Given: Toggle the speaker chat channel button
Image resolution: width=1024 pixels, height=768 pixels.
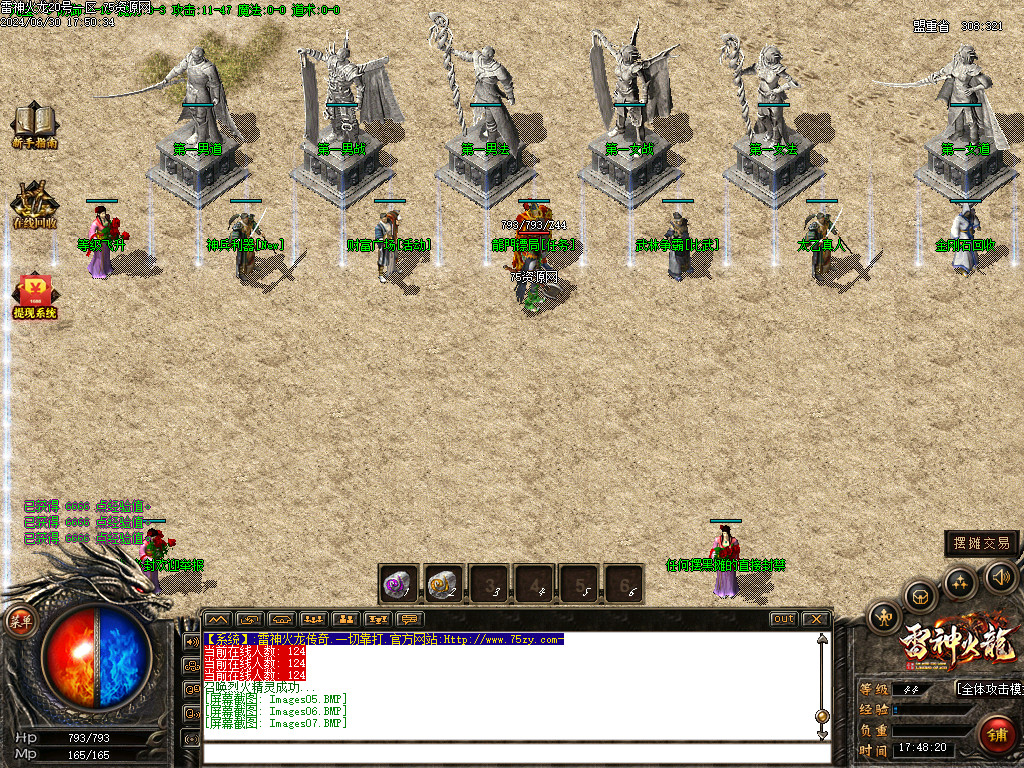Looking at the screenshot, I should tap(190, 641).
